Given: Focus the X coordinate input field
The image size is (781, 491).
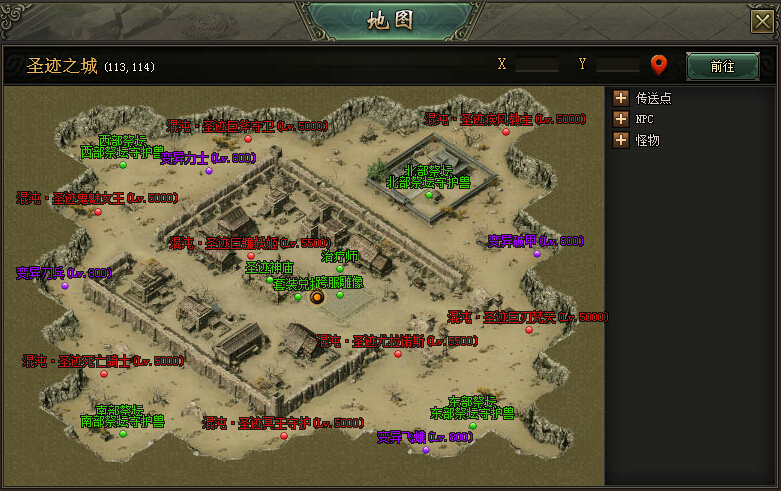Looking at the screenshot, I should tap(537, 65).
